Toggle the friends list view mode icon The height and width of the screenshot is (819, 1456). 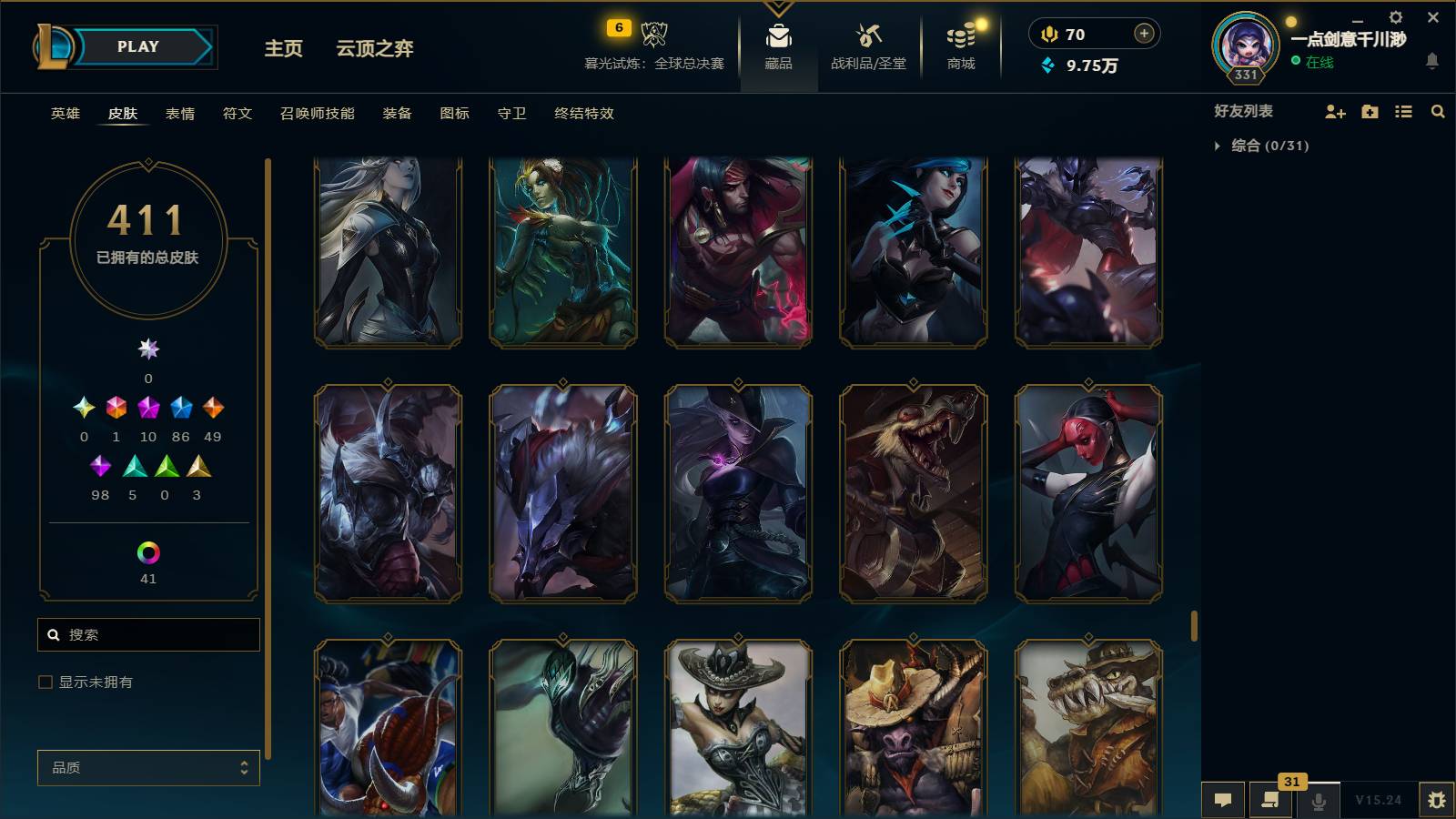[x=1404, y=112]
